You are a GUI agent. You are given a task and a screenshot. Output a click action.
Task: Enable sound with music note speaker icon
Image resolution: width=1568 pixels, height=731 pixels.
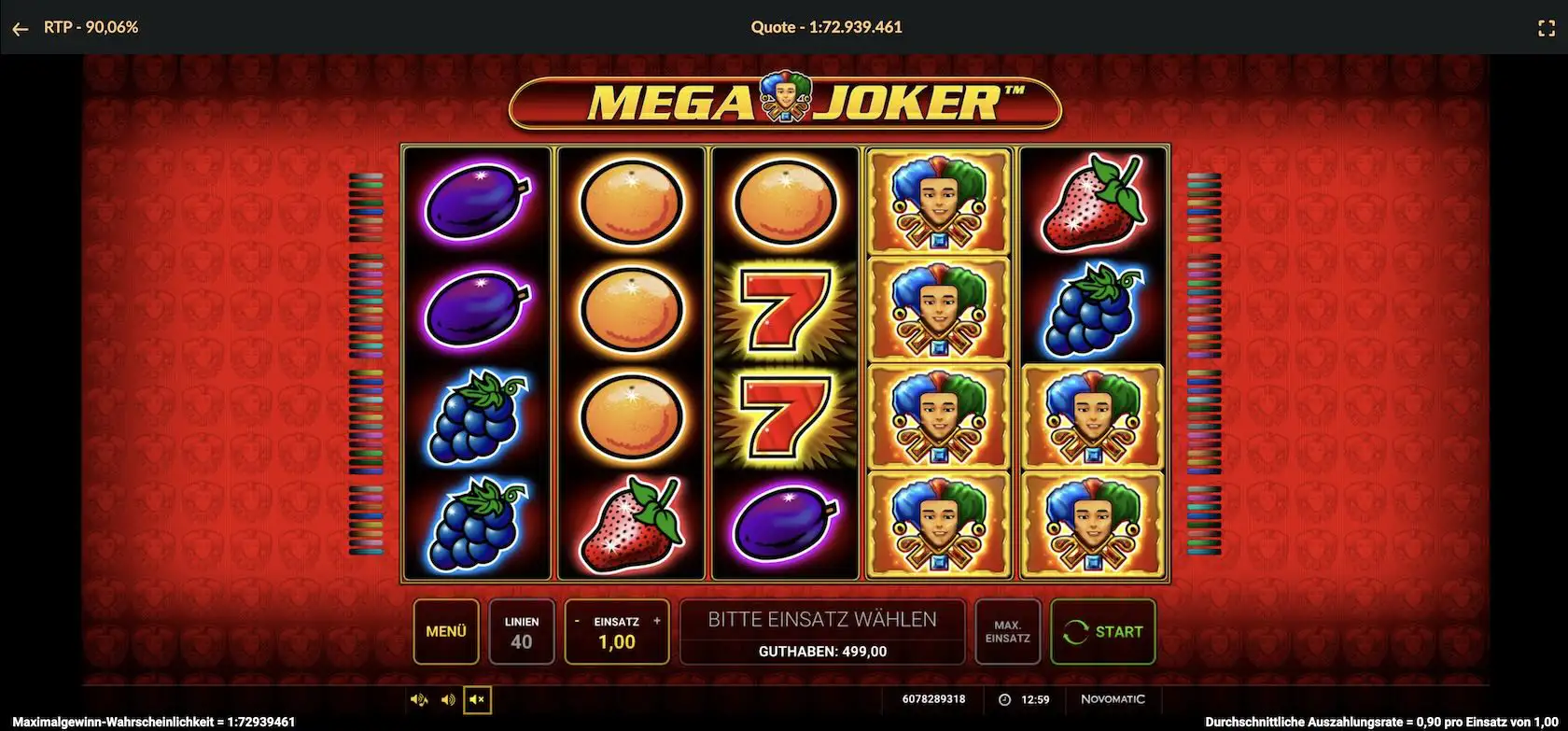click(419, 699)
